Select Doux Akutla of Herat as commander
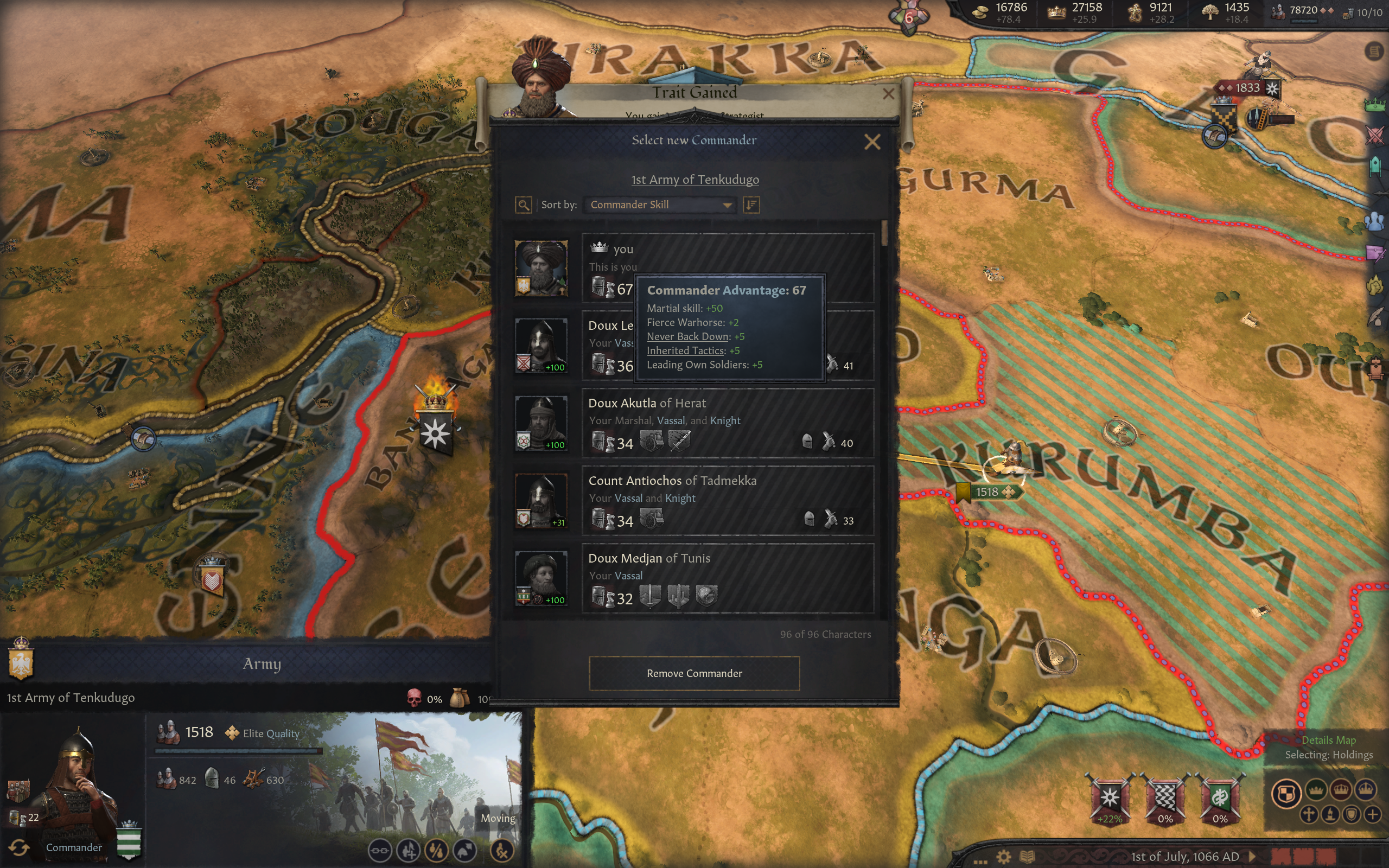This screenshot has width=1389, height=868. [x=728, y=423]
